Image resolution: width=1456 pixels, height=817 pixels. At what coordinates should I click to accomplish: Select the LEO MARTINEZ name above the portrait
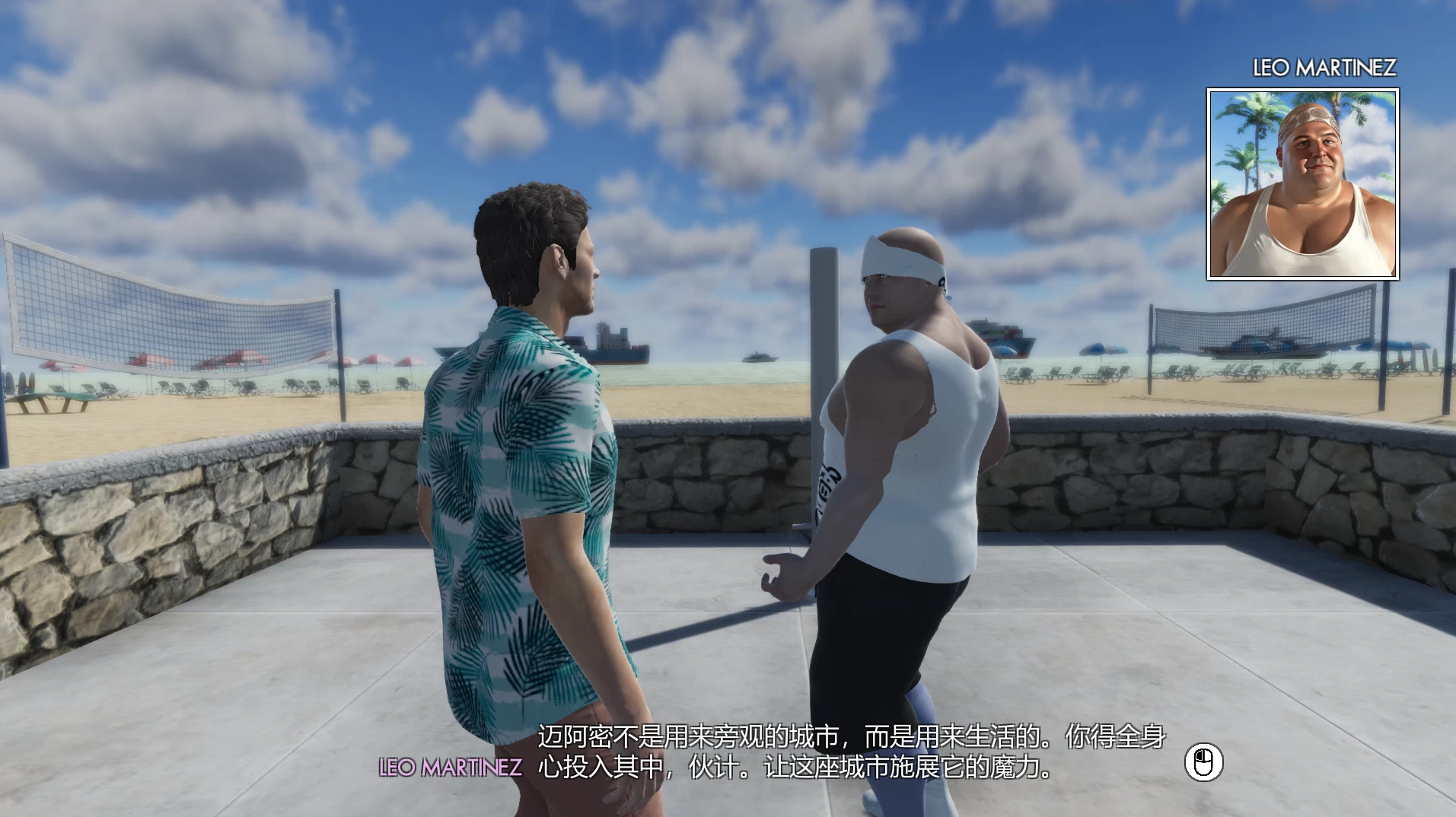pos(1324,67)
